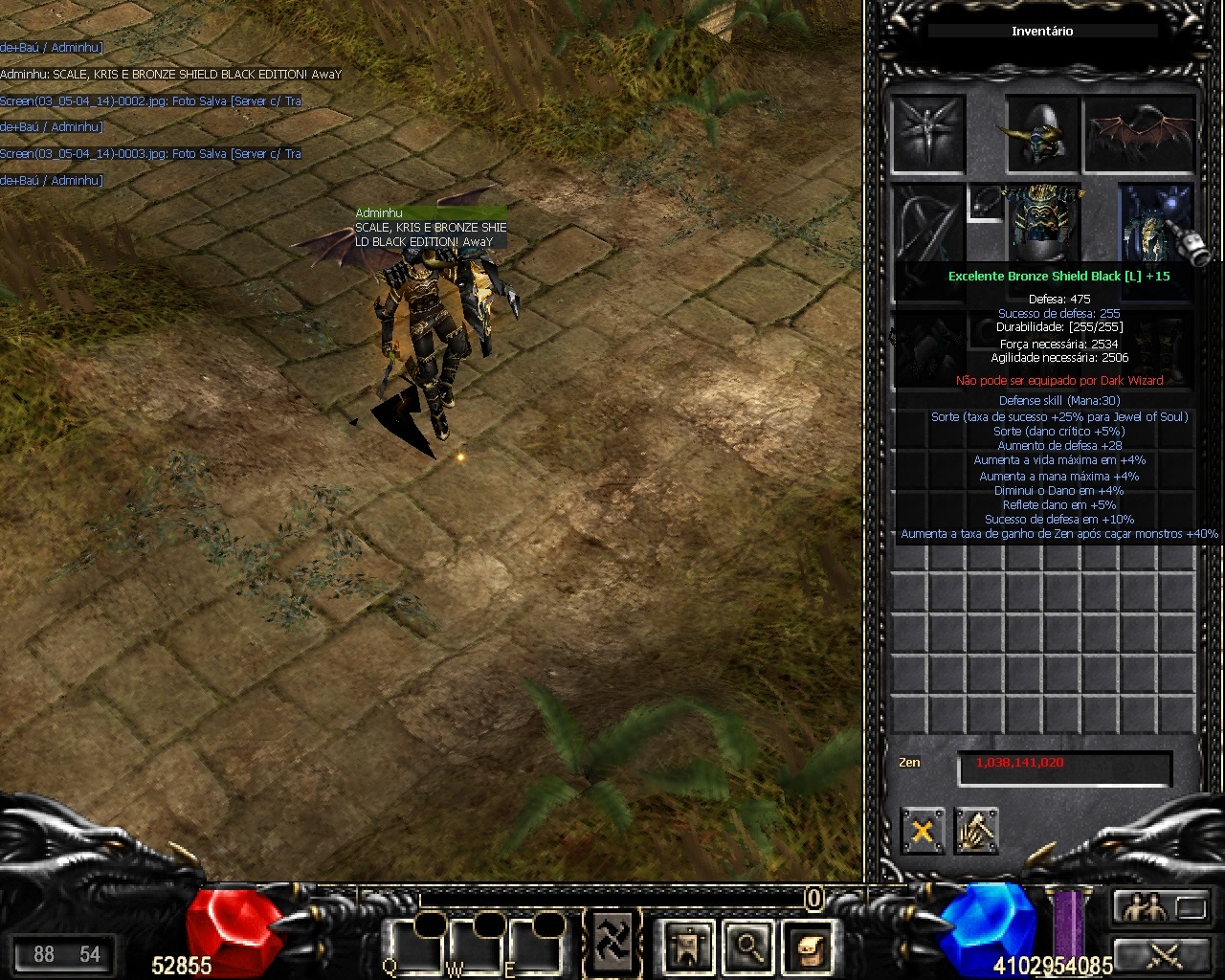
Task: Select the E hotkey item slot
Action: click(532, 946)
